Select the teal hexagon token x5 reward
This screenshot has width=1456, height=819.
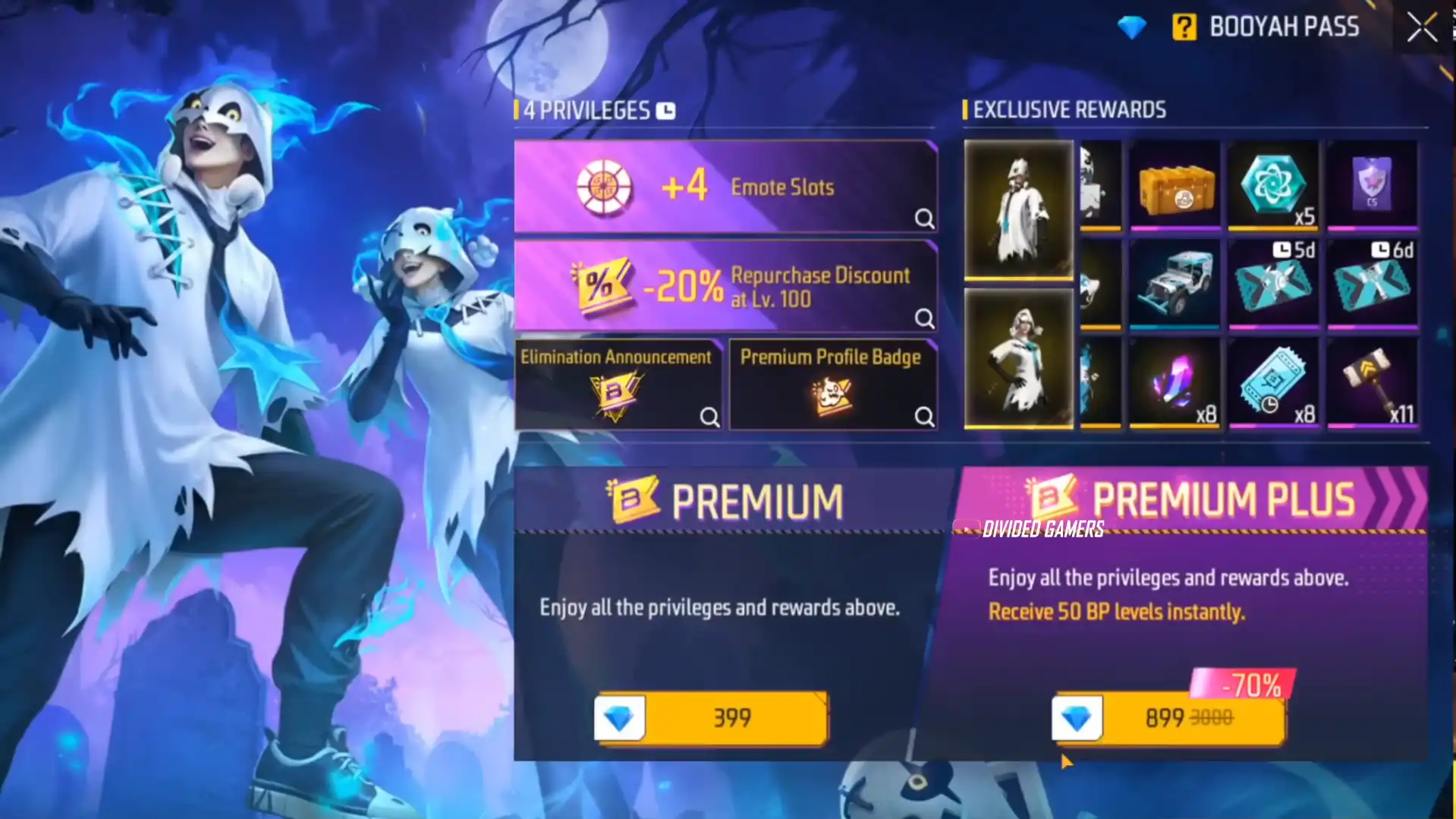tap(1273, 184)
